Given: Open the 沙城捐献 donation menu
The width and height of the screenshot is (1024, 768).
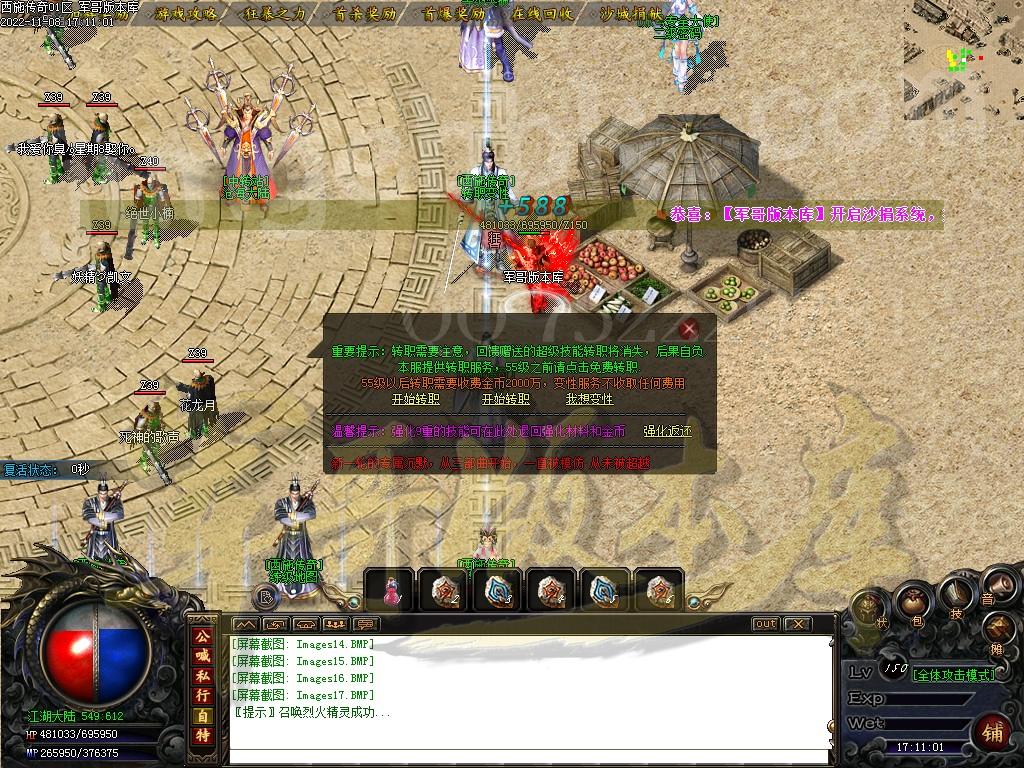Looking at the screenshot, I should click(x=630, y=14).
